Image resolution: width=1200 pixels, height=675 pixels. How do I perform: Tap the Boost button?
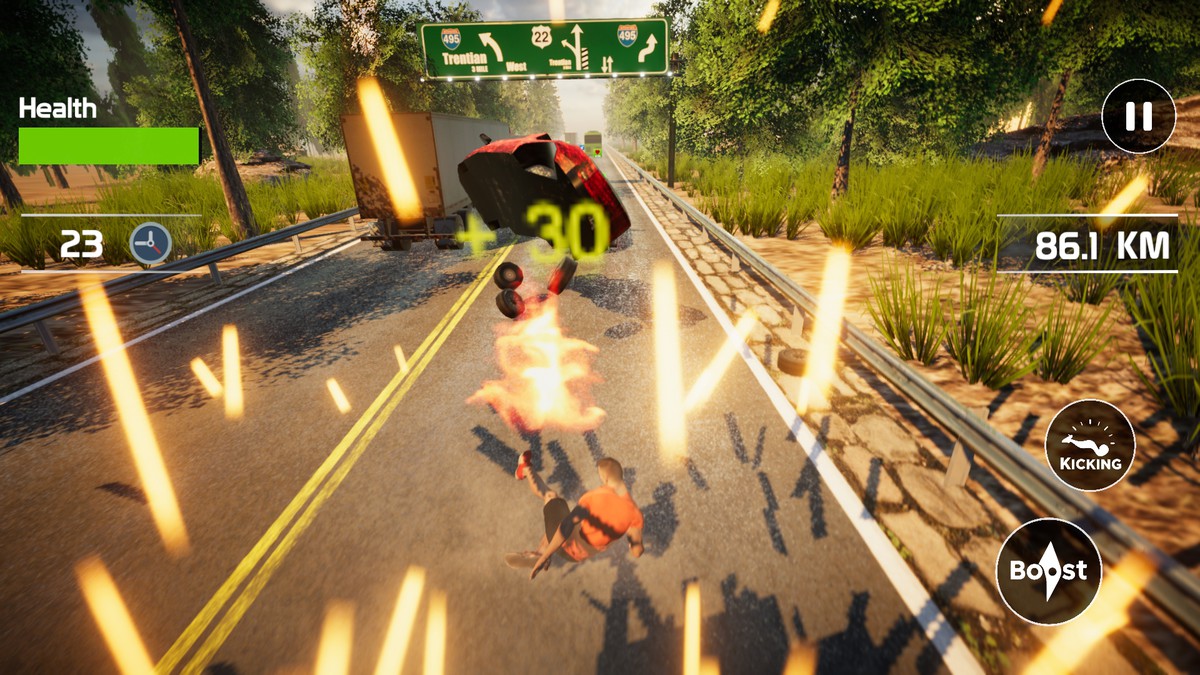tap(1048, 572)
